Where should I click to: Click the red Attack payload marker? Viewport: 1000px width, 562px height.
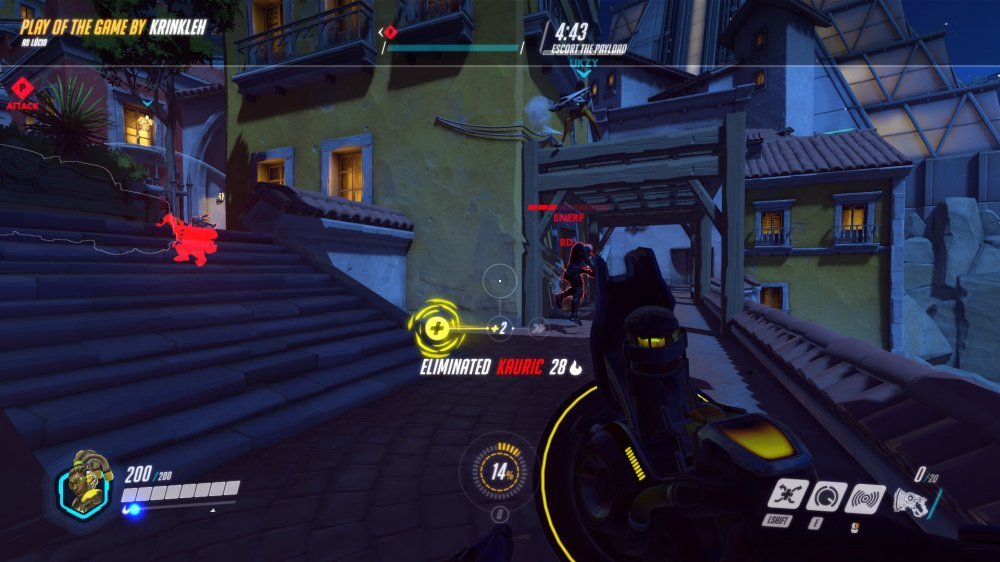[21, 88]
